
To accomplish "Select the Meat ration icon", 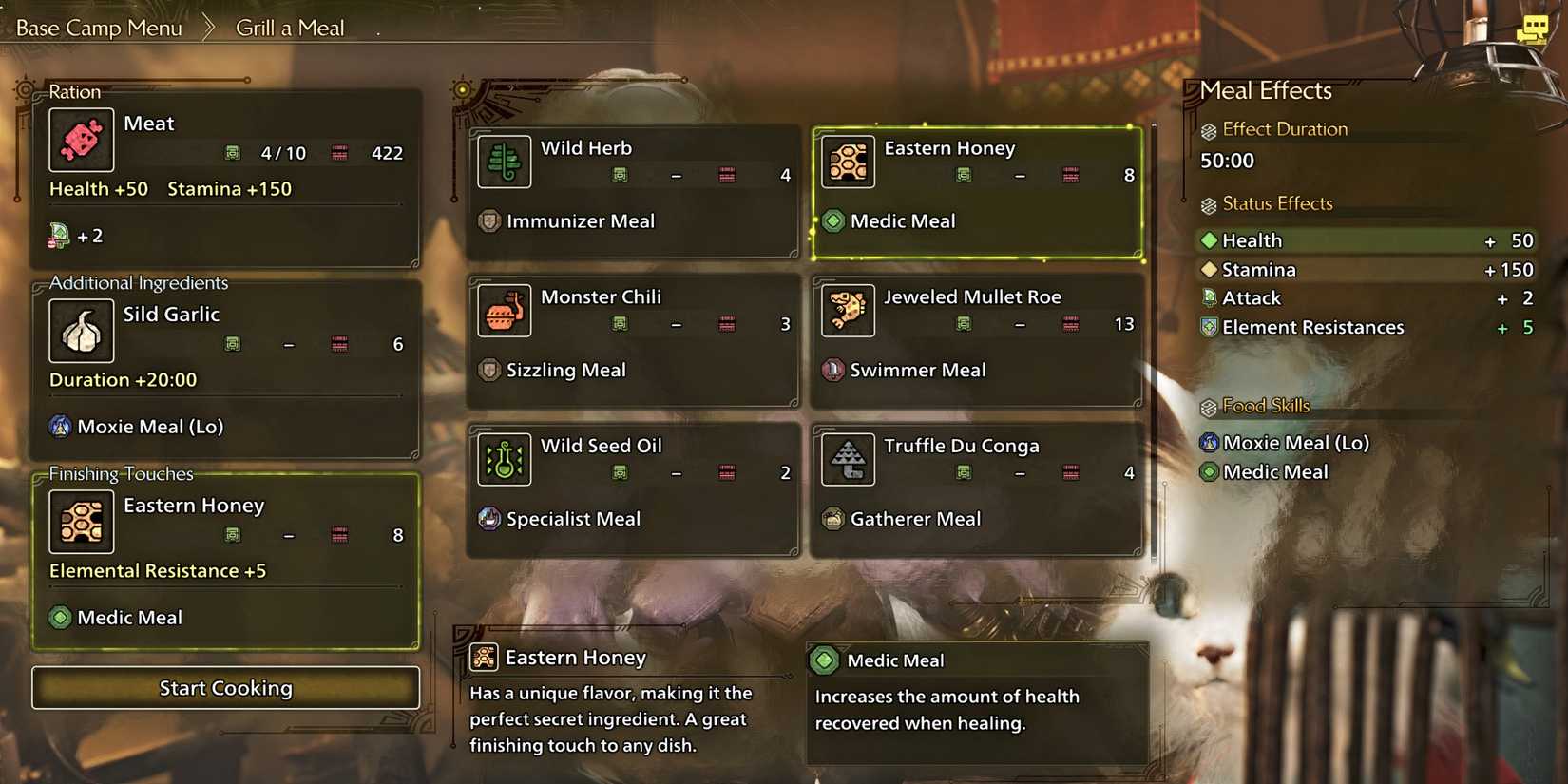I will click(81, 139).
